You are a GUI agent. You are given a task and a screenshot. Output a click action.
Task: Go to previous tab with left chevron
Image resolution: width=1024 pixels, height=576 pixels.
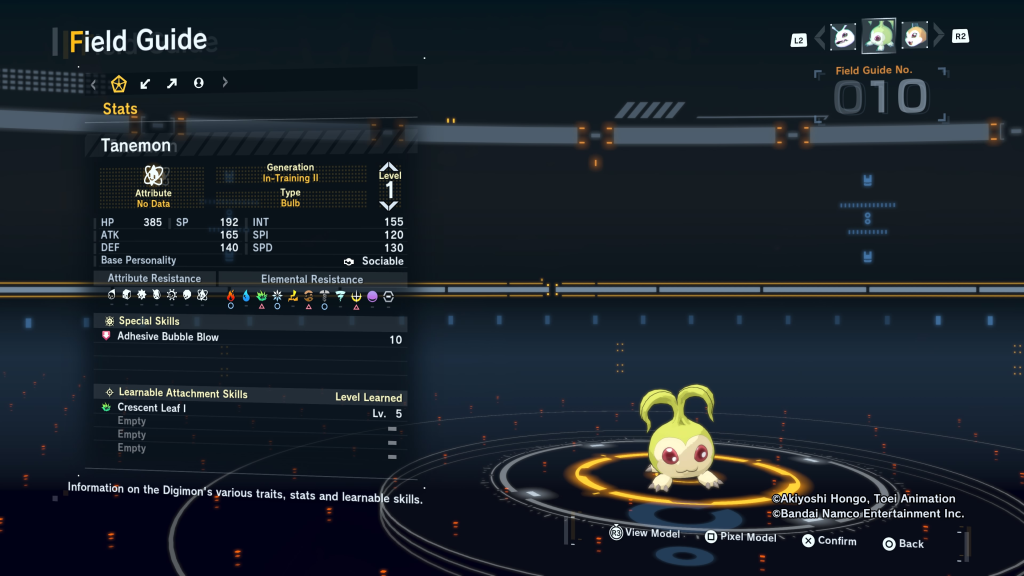pos(94,83)
